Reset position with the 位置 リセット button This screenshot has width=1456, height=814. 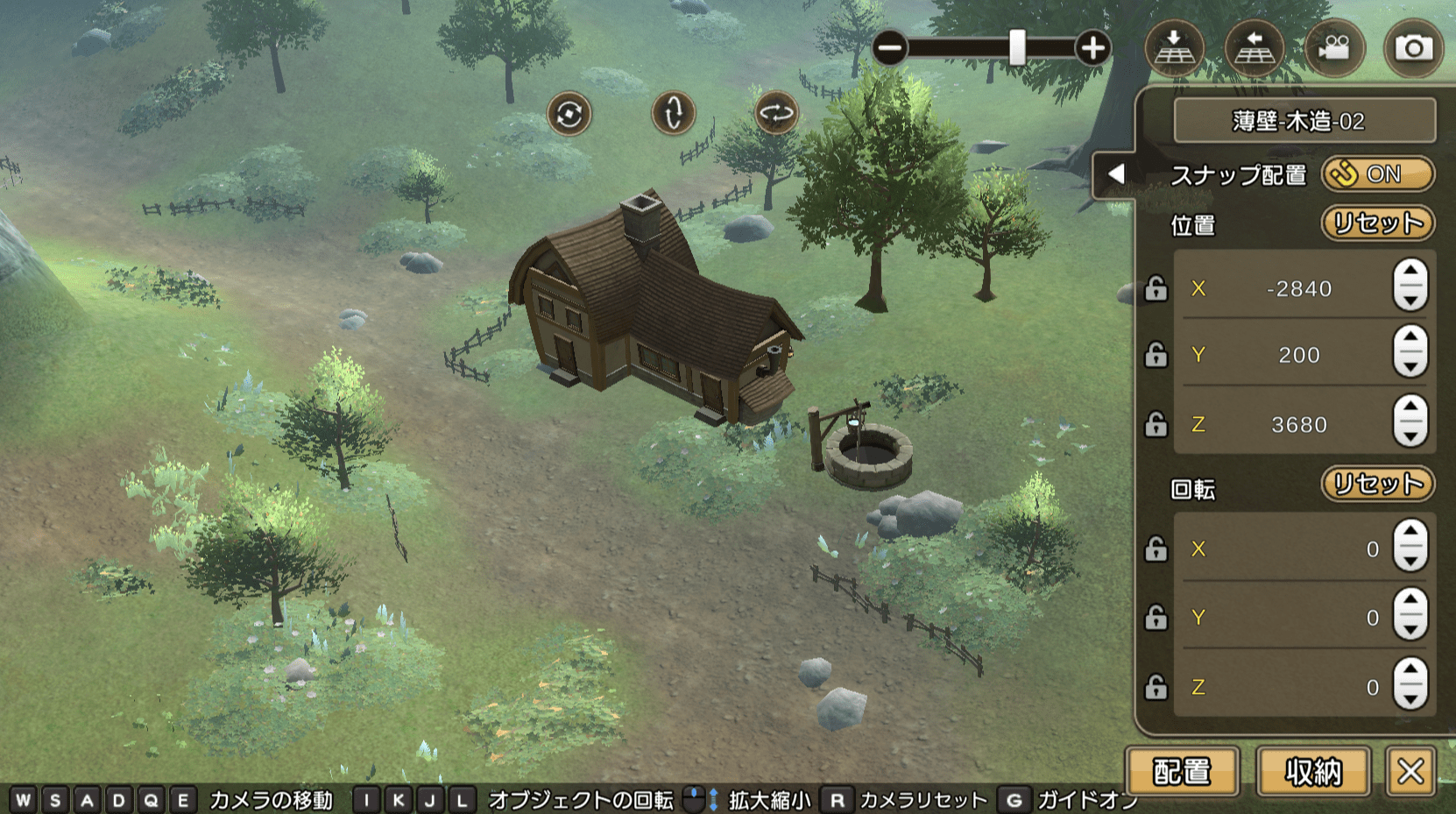[1377, 223]
